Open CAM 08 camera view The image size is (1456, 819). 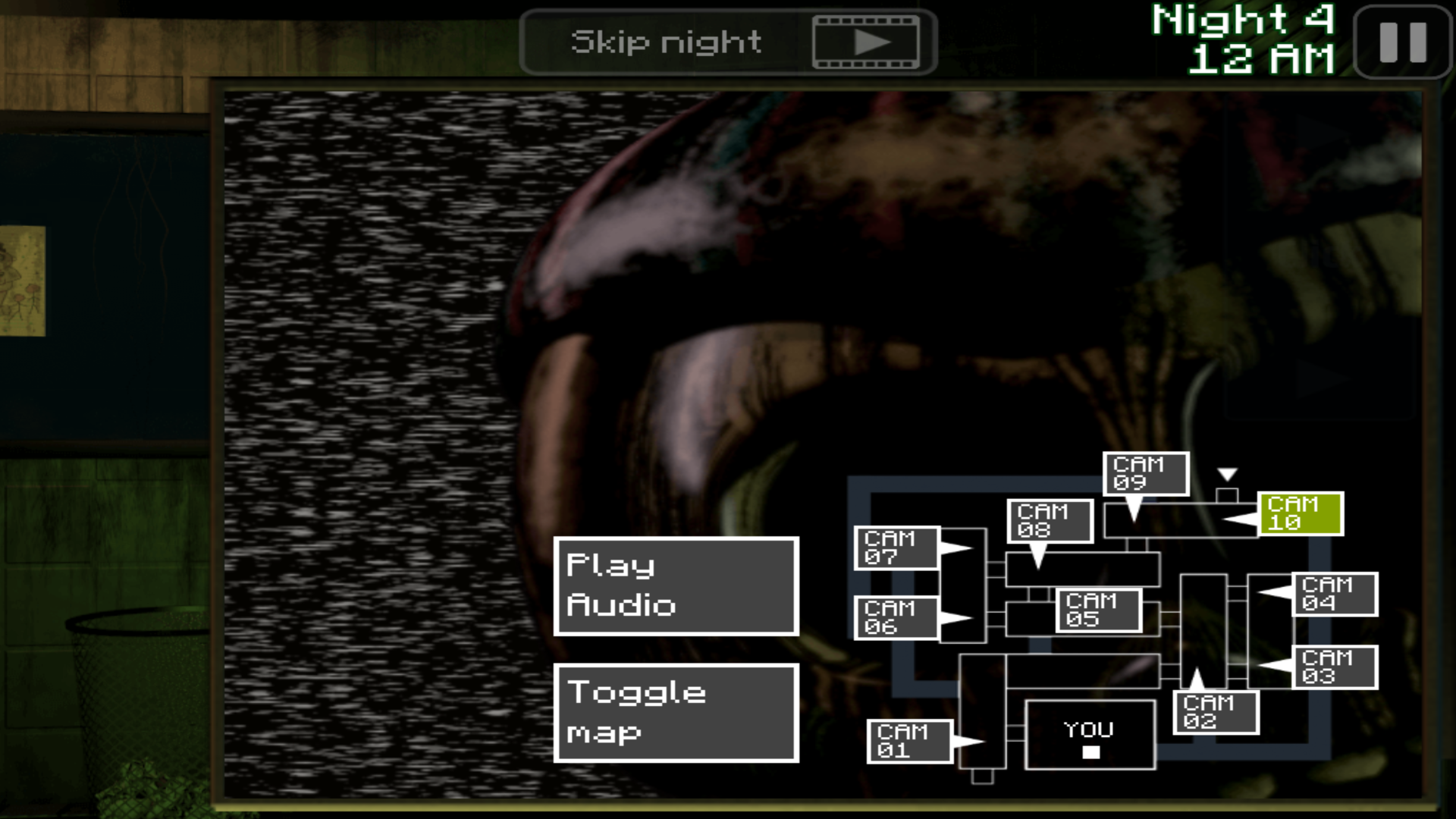coord(1051,521)
